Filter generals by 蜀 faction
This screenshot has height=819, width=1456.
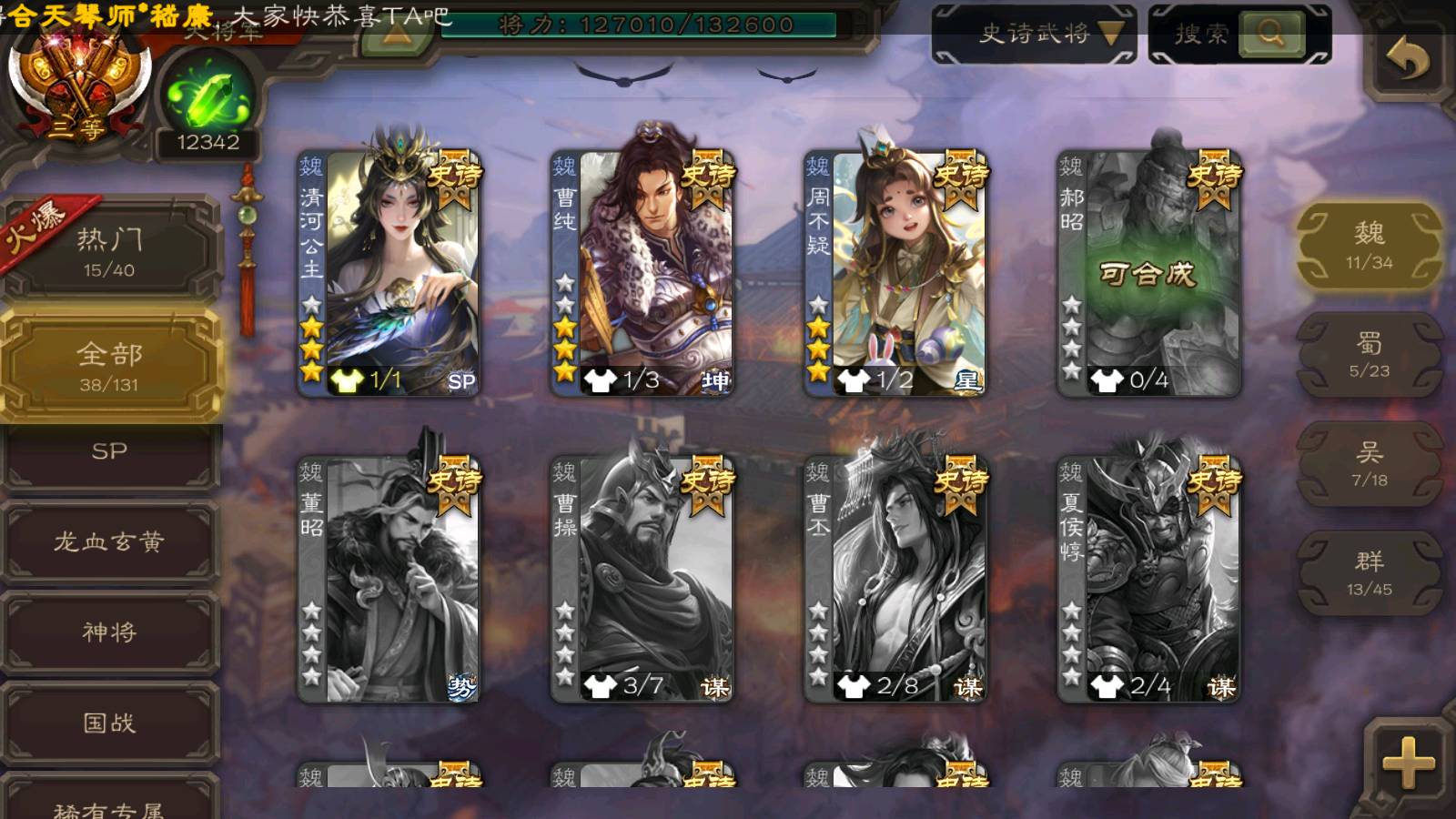(1369, 354)
